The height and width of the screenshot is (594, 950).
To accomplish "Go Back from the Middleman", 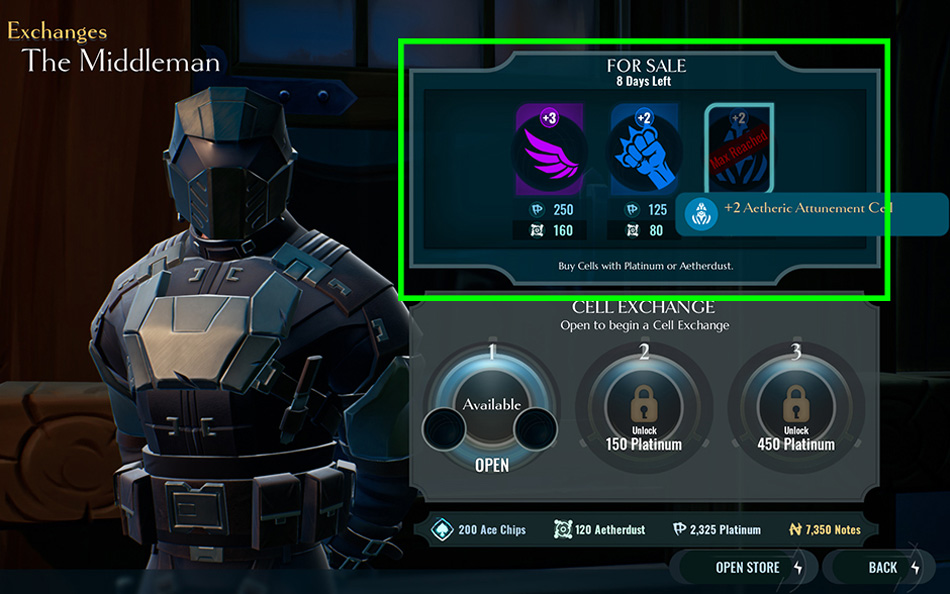I will tap(883, 567).
